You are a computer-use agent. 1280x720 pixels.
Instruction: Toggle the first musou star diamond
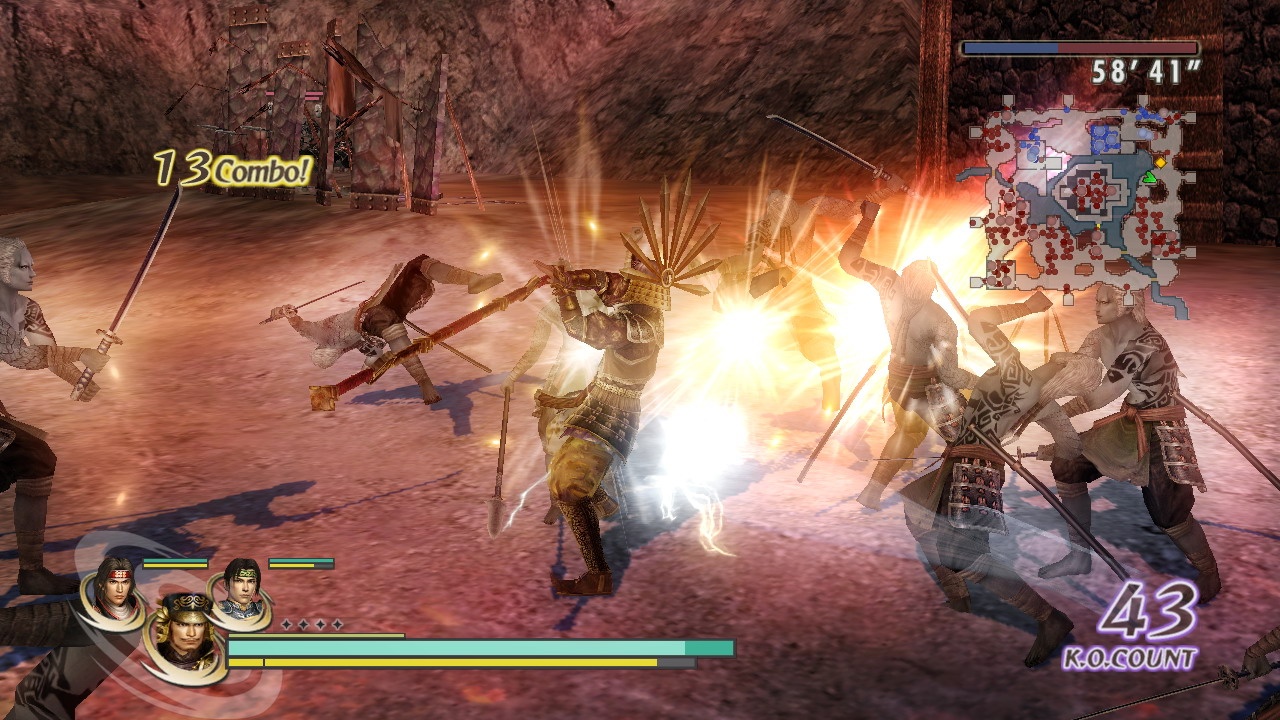point(287,625)
